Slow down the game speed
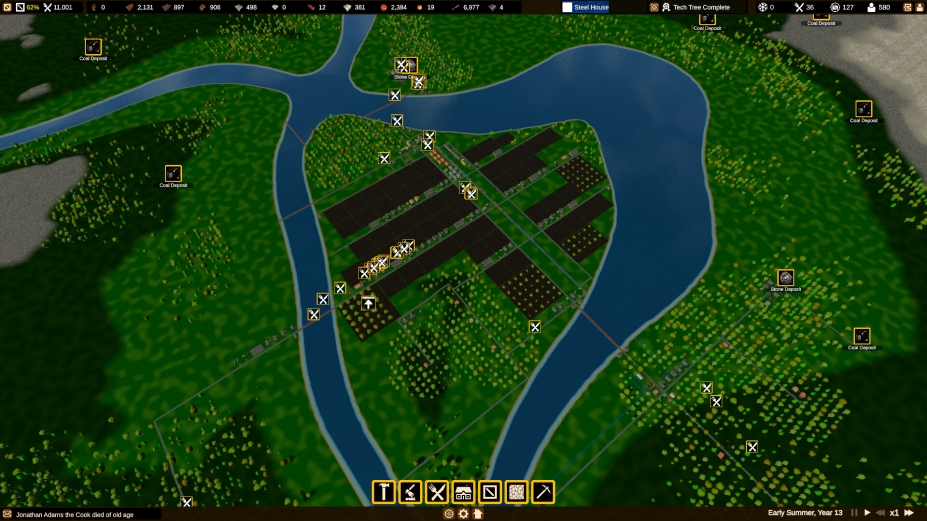The width and height of the screenshot is (927, 521). click(x=880, y=513)
